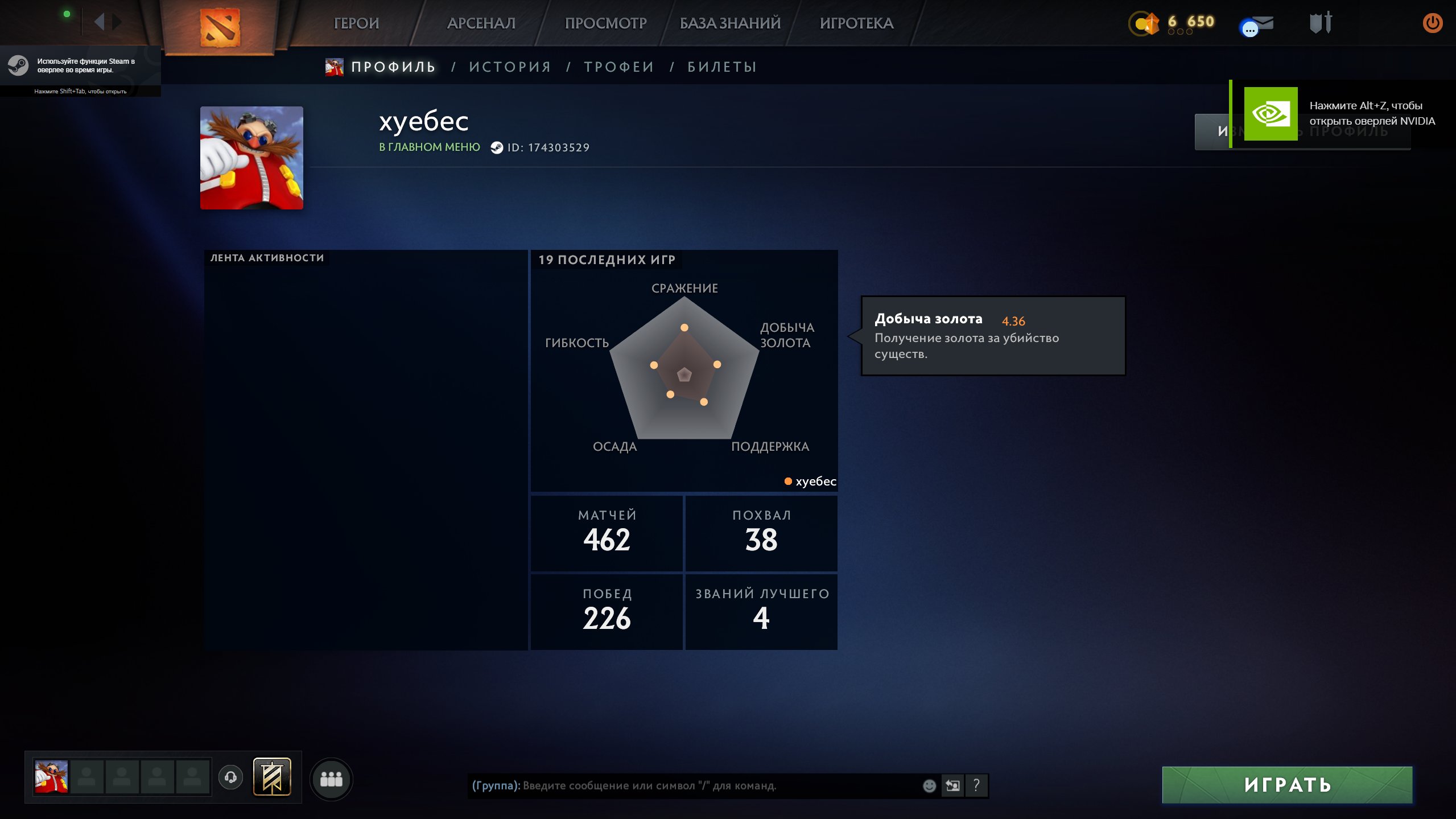Screen dimensions: 1456x819
Task: Open the БАЗА ЗНАНИЙ menu
Action: pyautogui.click(x=729, y=23)
